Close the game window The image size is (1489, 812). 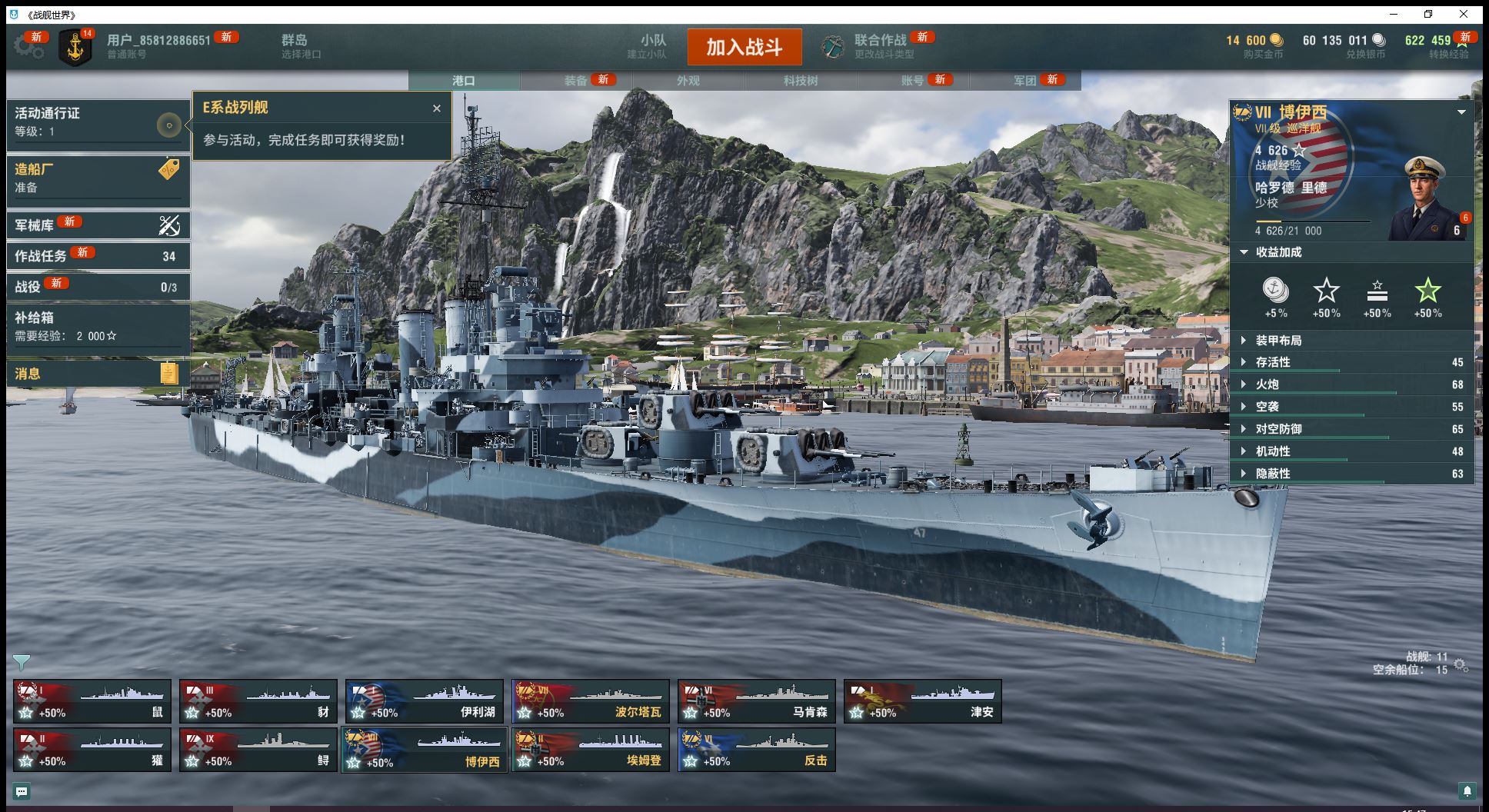[x=1464, y=15]
